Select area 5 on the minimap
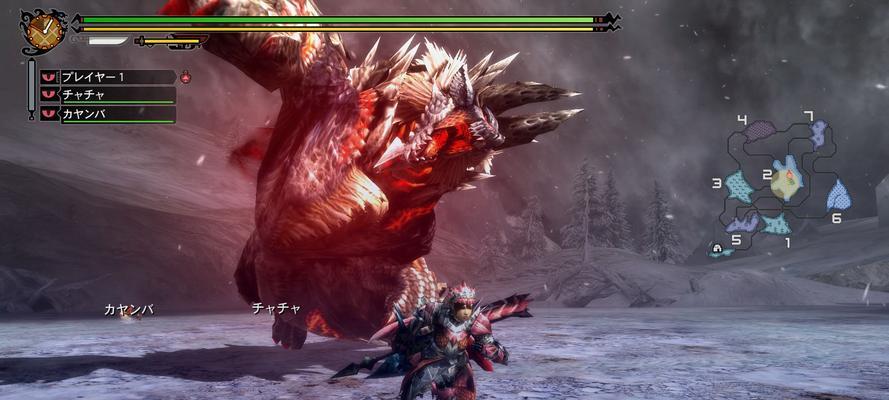 [745, 223]
